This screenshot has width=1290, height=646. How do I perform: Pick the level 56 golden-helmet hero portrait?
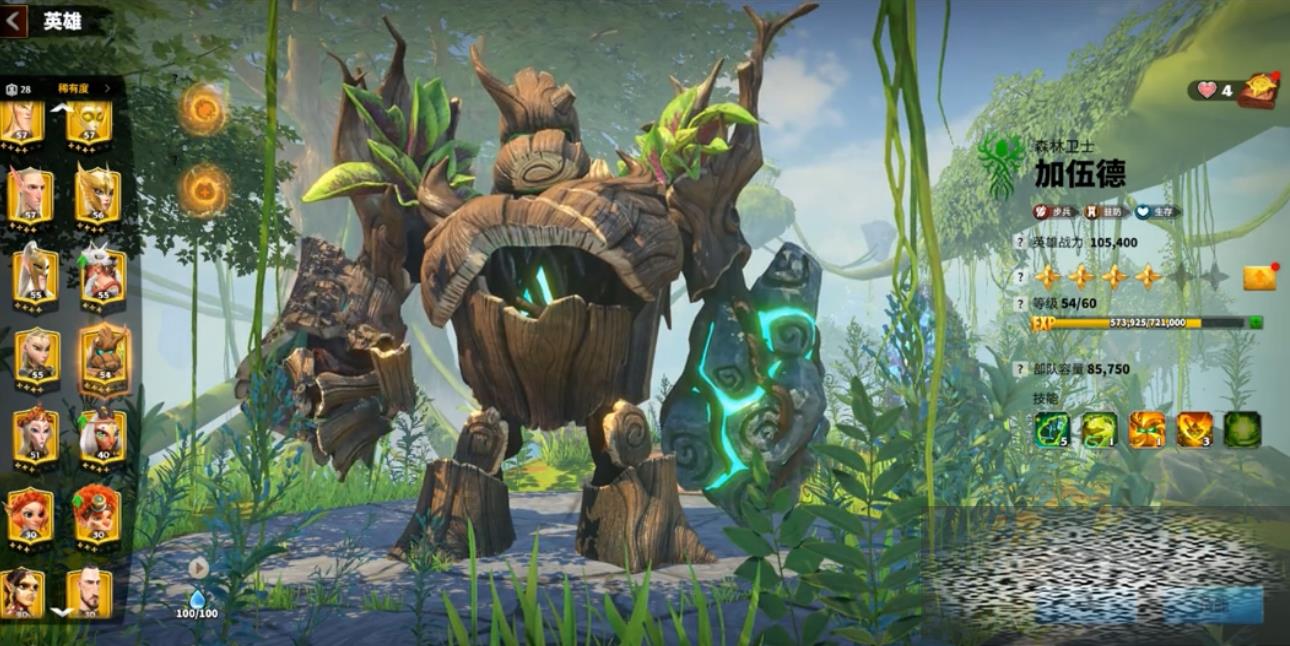(x=98, y=197)
